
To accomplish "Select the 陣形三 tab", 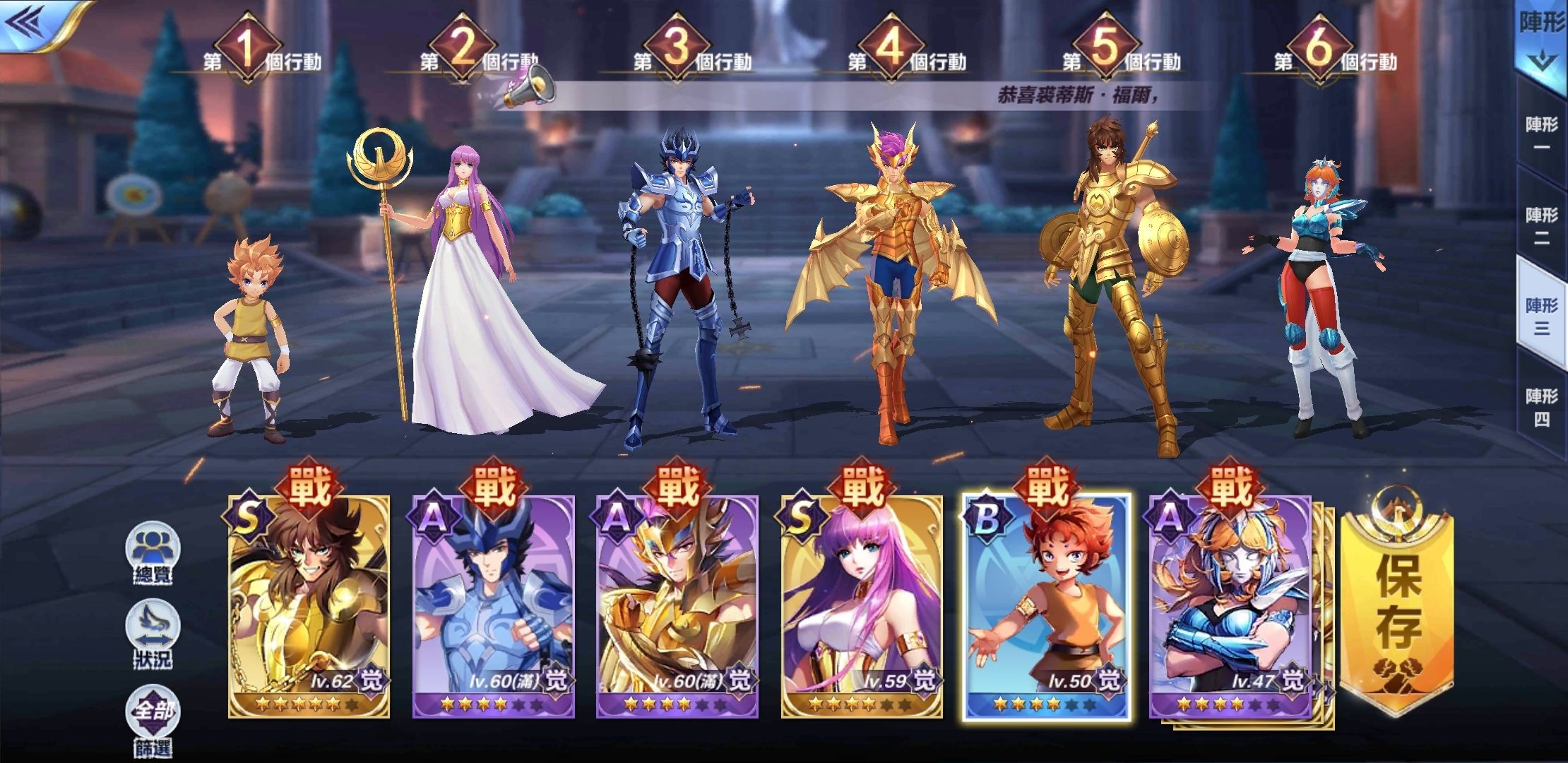I will (x=1542, y=315).
